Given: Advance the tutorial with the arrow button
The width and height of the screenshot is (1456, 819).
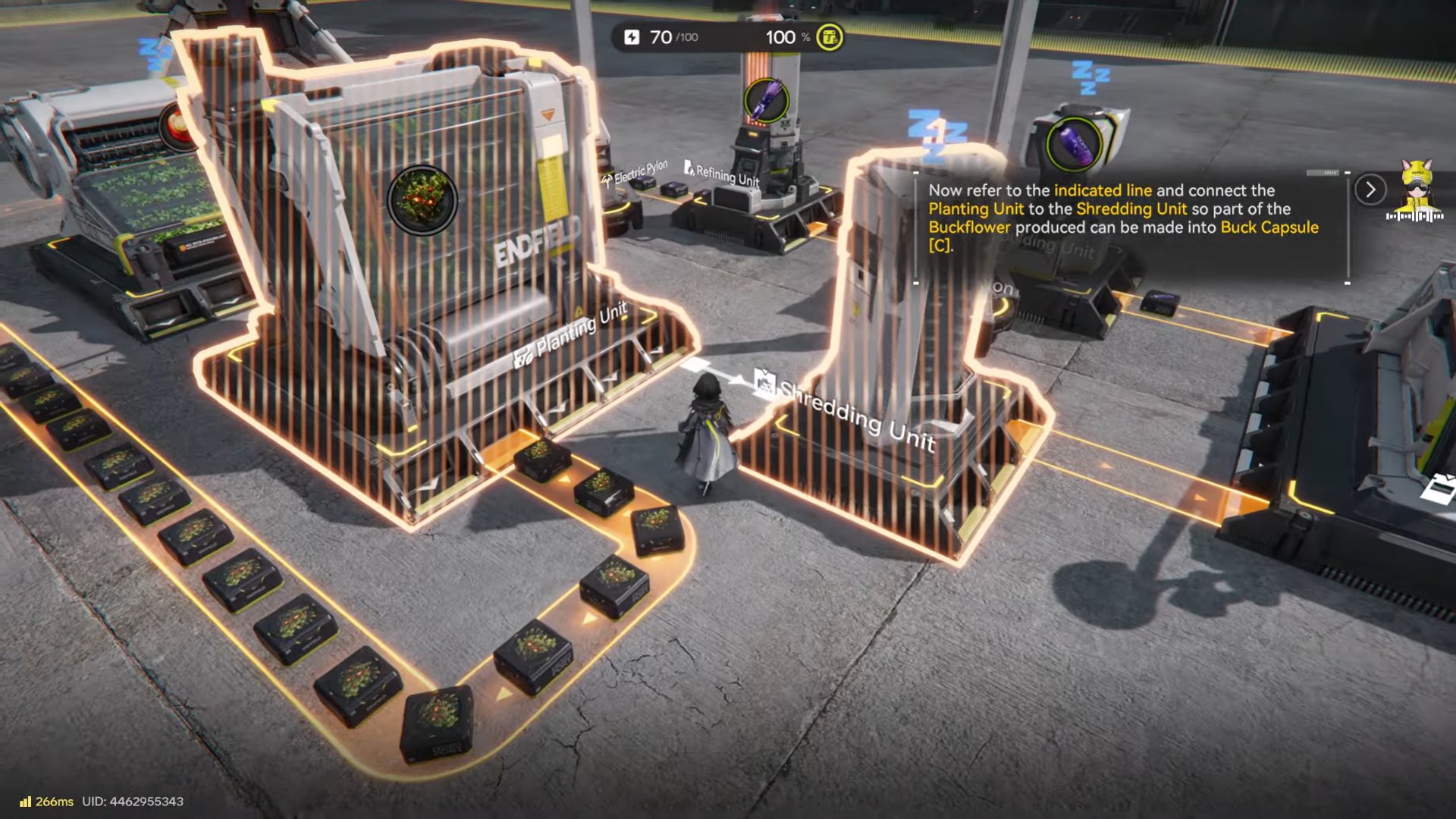Looking at the screenshot, I should 1370,190.
